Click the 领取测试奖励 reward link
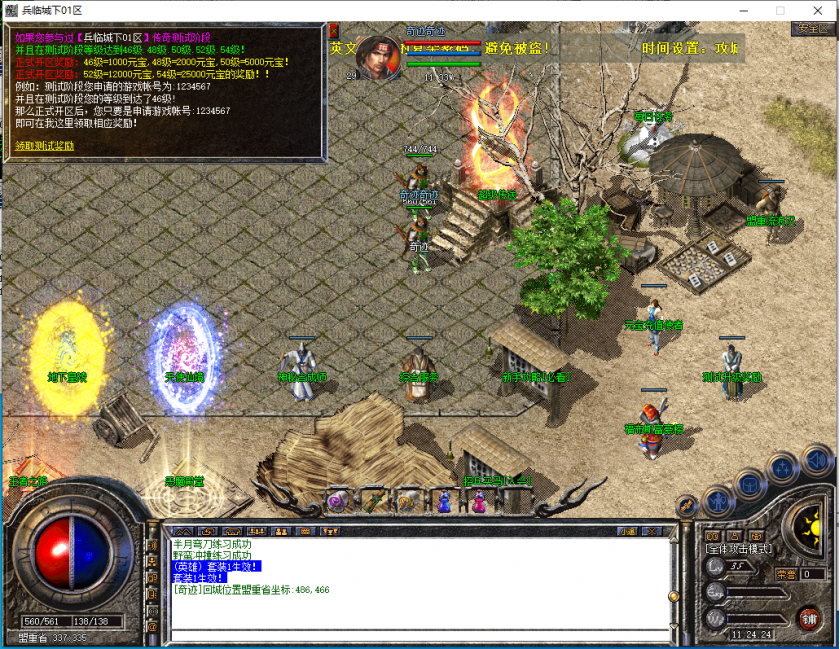 [44, 146]
